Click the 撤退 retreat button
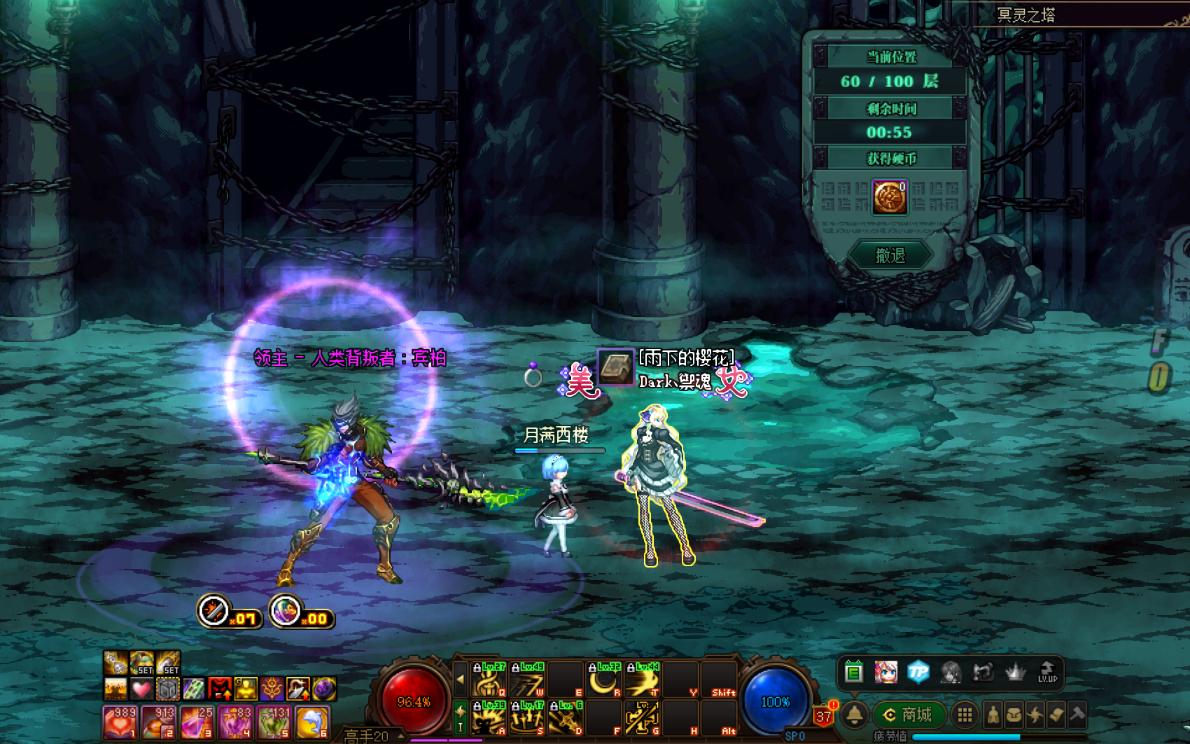The image size is (1190, 744). click(x=890, y=256)
